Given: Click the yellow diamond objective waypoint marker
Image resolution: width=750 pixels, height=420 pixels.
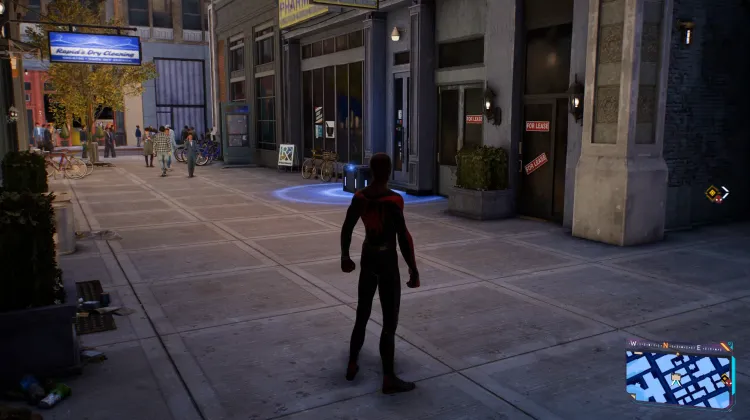Looking at the screenshot, I should [713, 194].
